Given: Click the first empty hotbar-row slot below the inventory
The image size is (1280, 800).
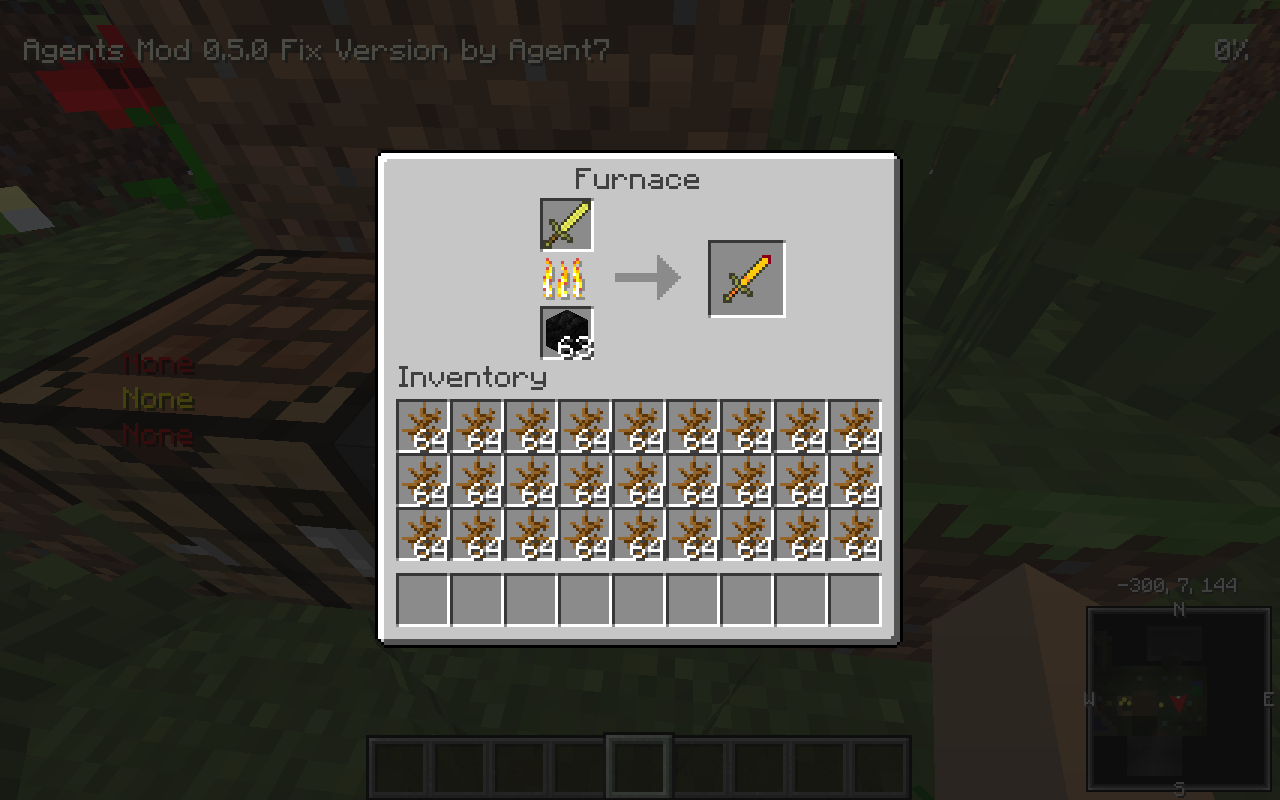Looking at the screenshot, I should (421, 598).
